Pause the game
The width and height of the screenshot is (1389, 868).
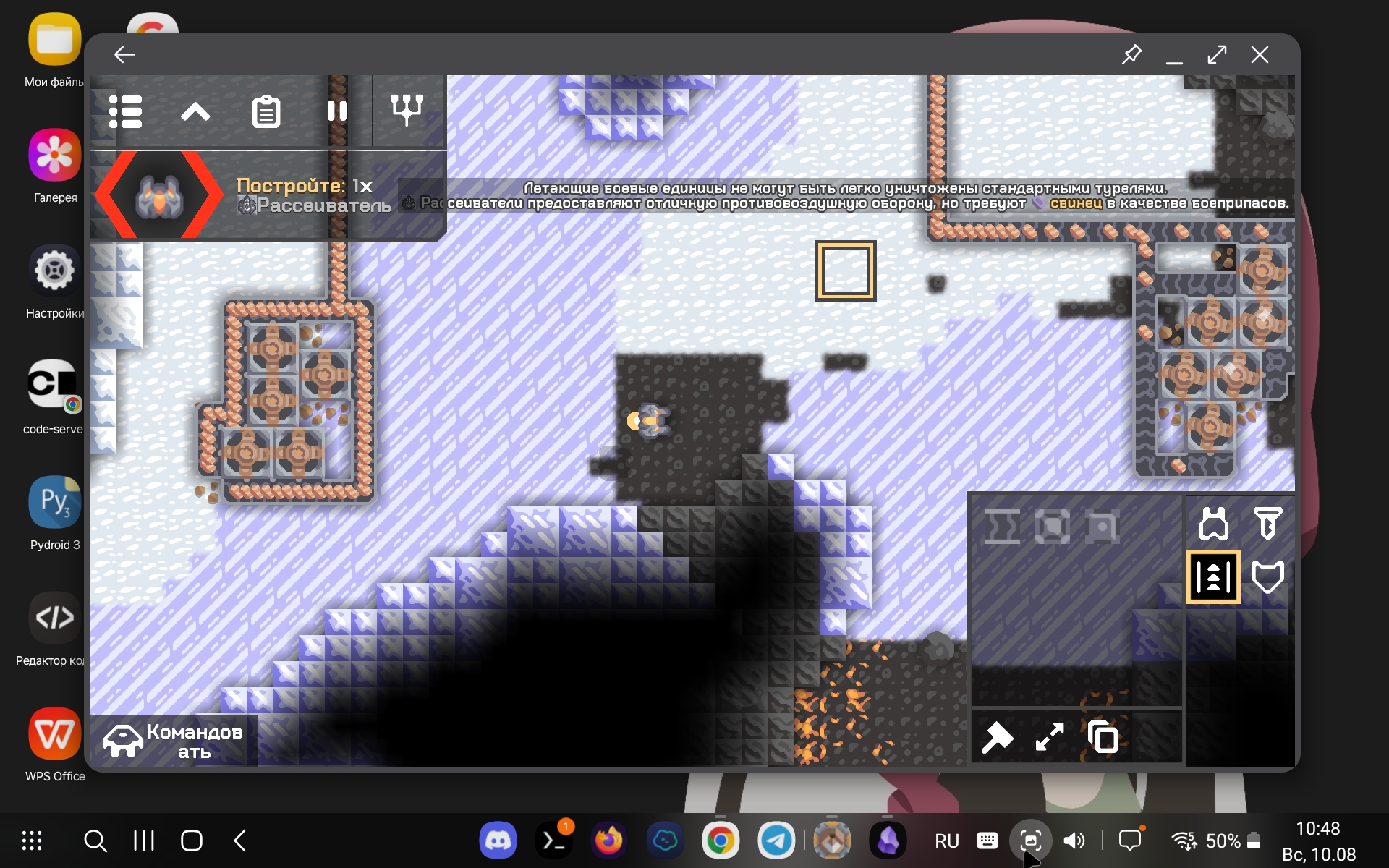click(x=338, y=110)
